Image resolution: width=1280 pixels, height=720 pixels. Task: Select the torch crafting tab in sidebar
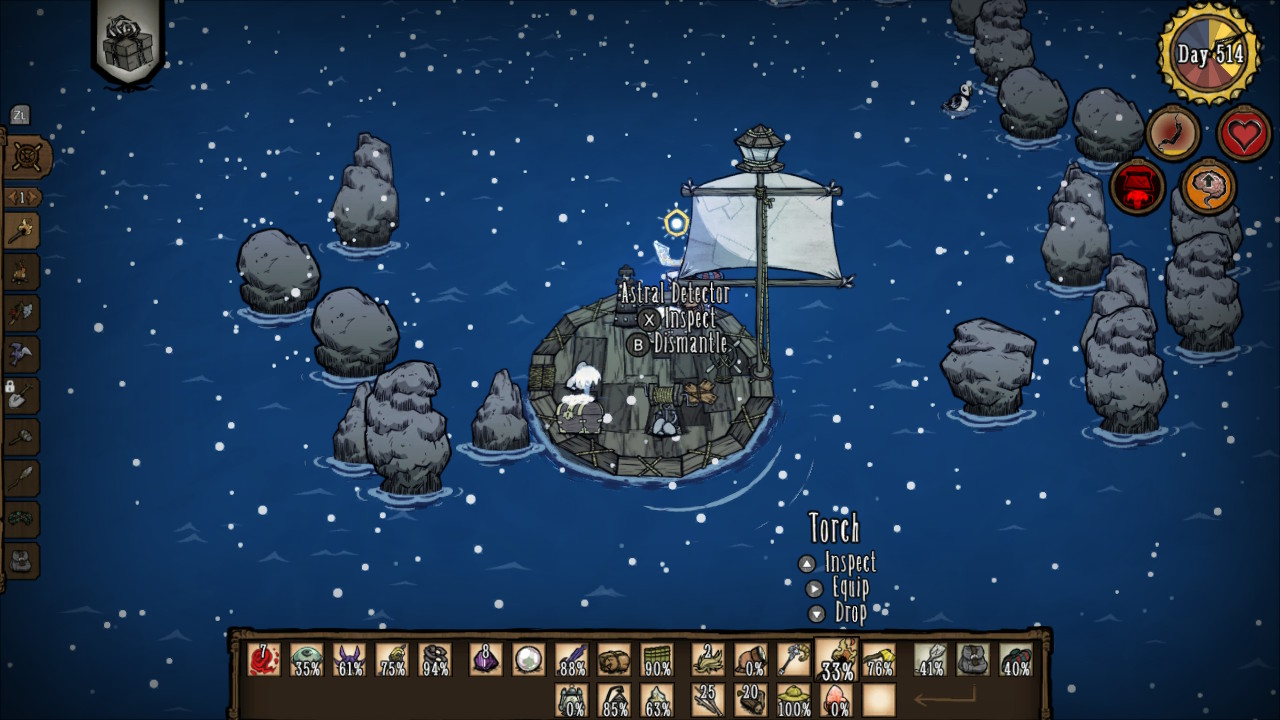[x=21, y=232]
